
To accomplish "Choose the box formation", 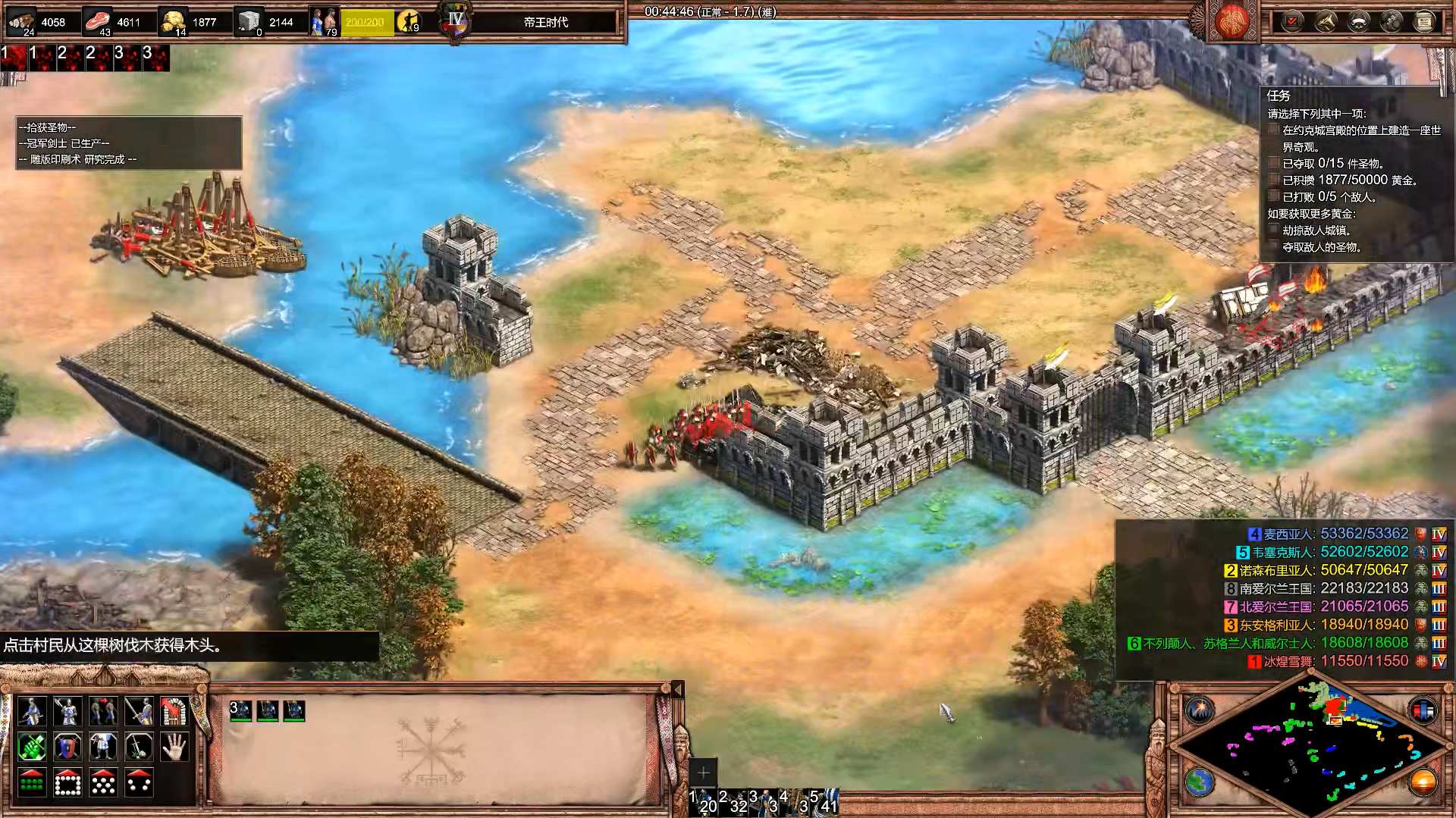I will pos(67,783).
